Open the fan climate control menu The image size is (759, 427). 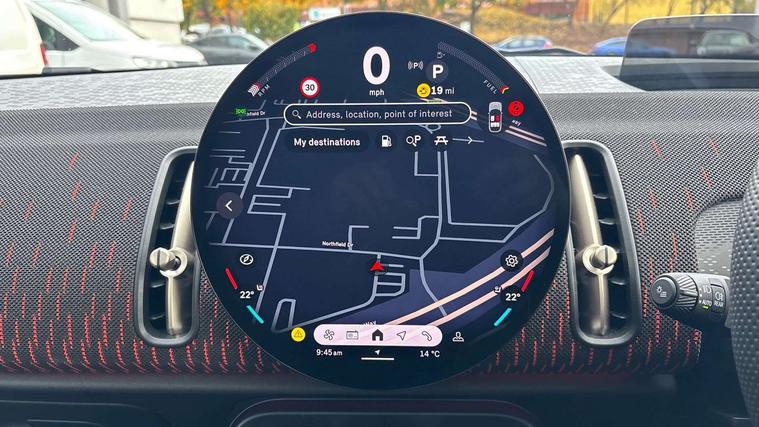point(327,335)
